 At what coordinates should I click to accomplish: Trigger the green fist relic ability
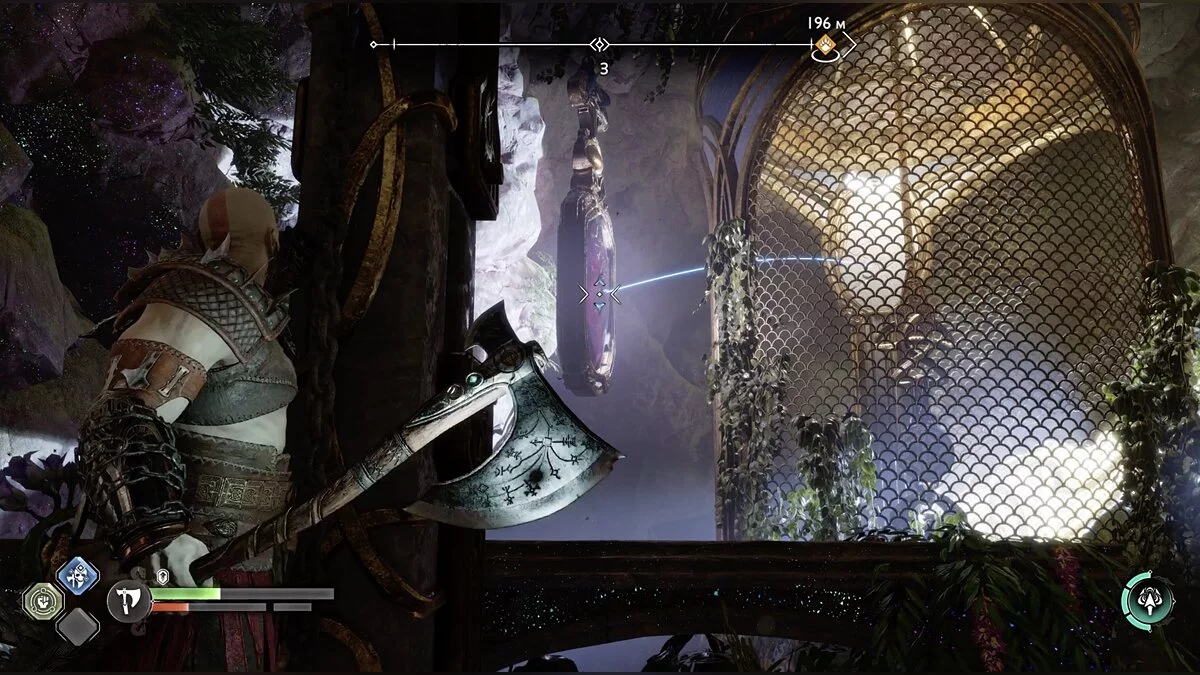click(x=43, y=602)
